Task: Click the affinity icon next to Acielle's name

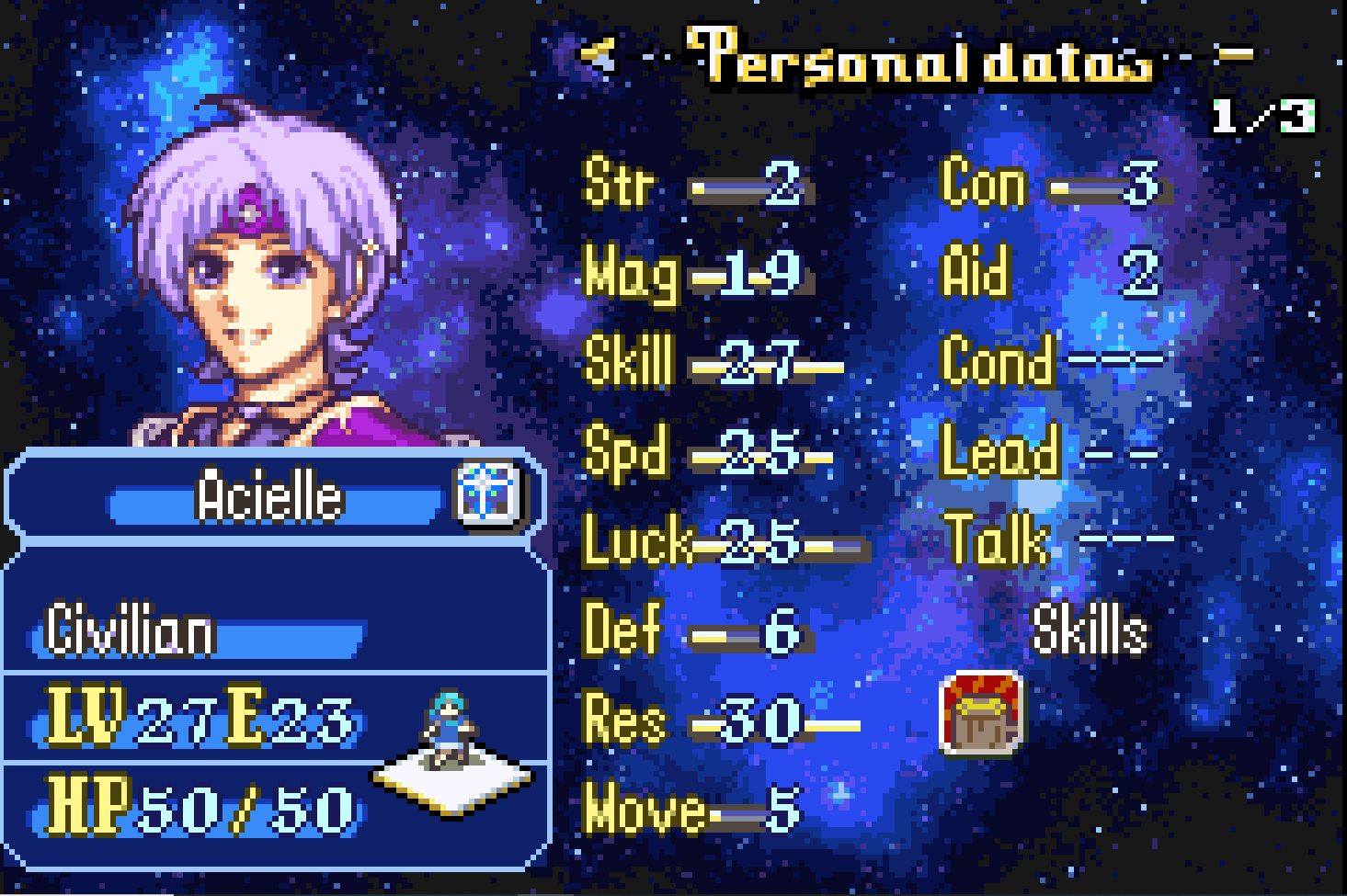Action: 488,494
